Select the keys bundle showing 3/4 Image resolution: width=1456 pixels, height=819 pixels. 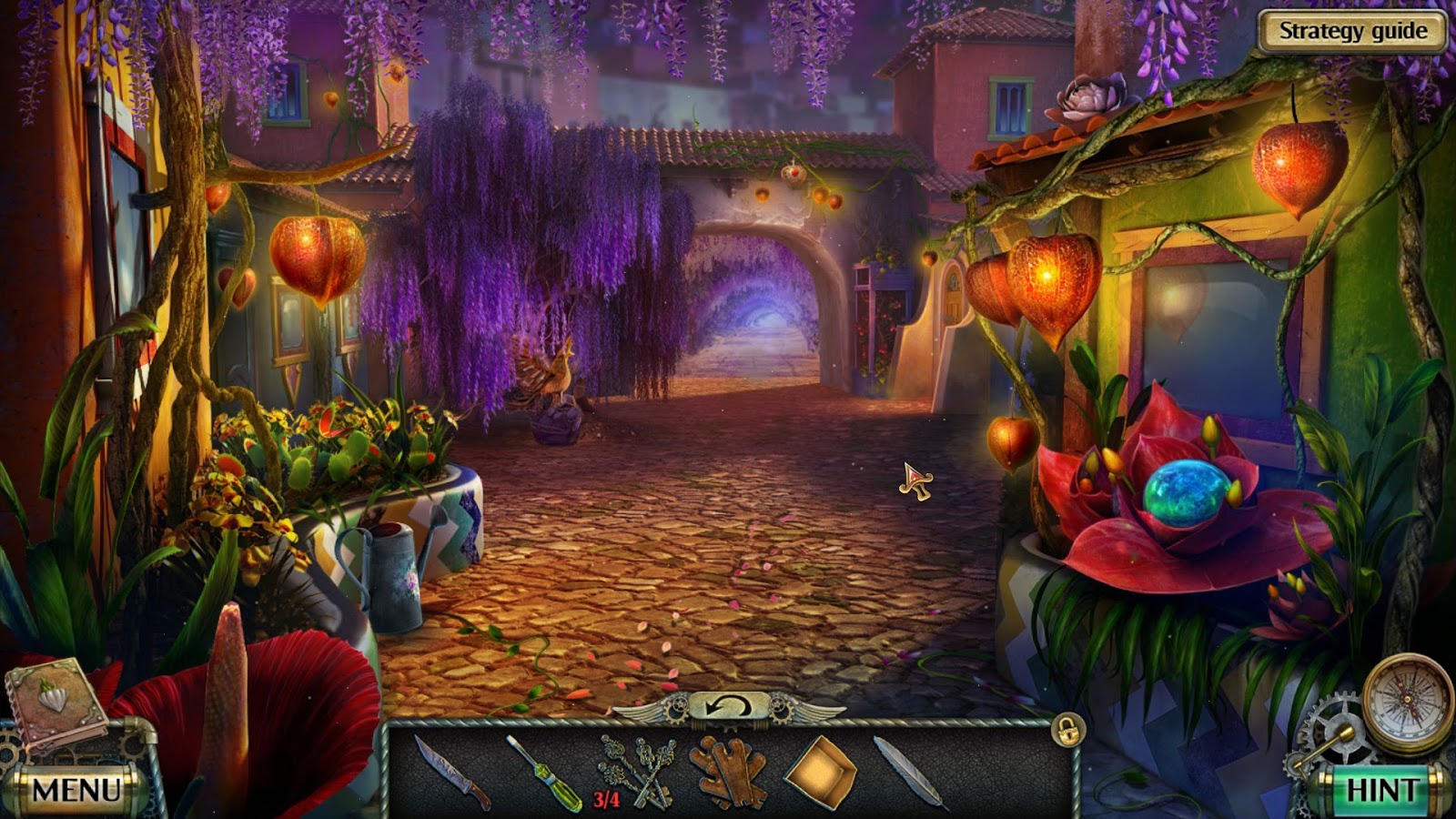[637, 773]
